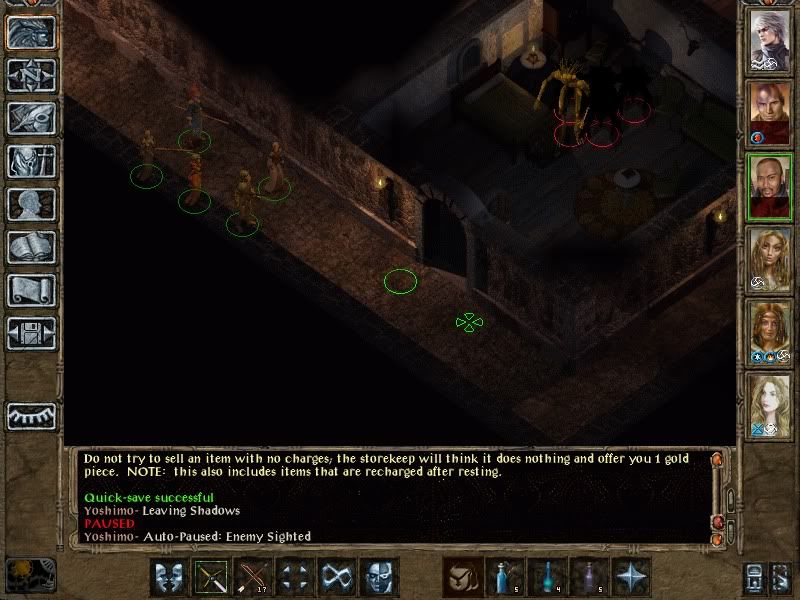Select Yoshimo's green-highlighted portrait
The width and height of the screenshot is (800, 600).
coord(770,187)
